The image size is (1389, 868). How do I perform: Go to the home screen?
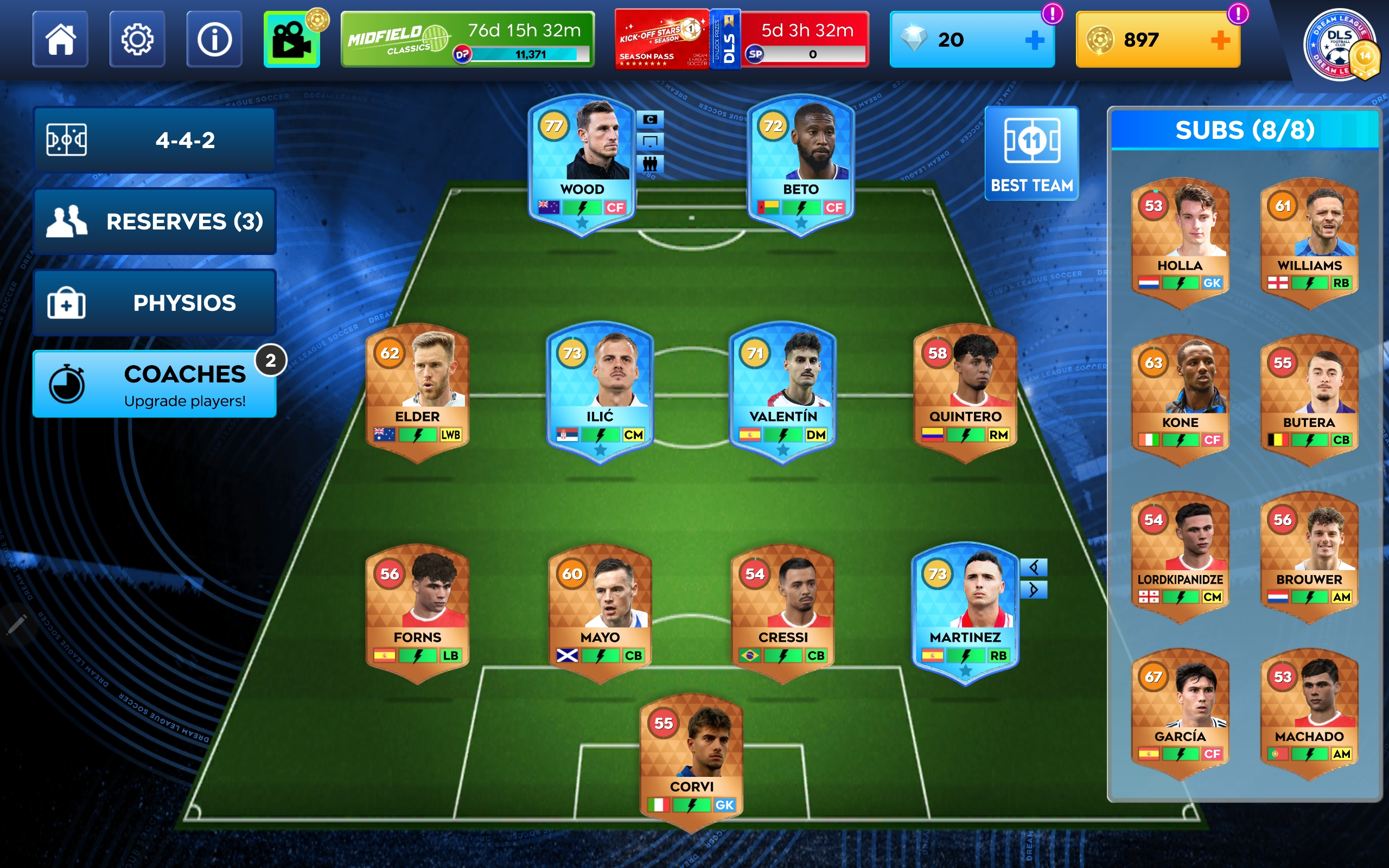[x=60, y=40]
